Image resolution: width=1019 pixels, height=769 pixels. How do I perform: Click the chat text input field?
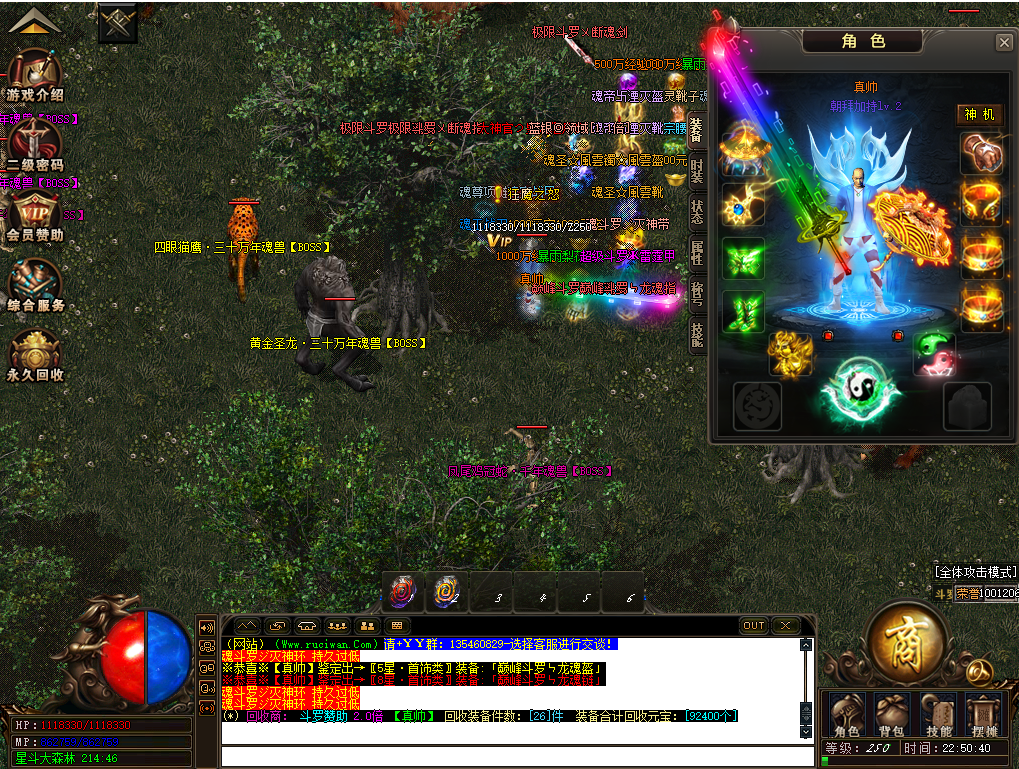point(510,755)
